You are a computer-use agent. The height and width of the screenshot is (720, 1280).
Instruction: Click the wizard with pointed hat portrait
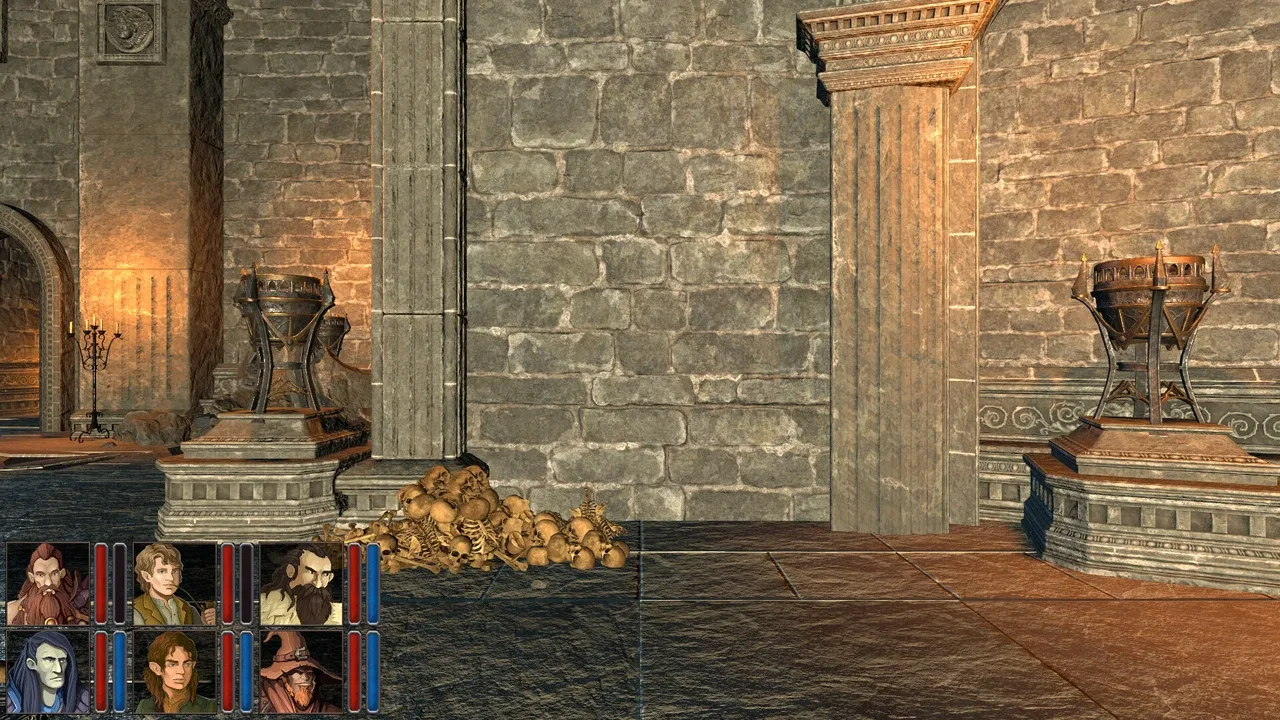click(x=301, y=671)
